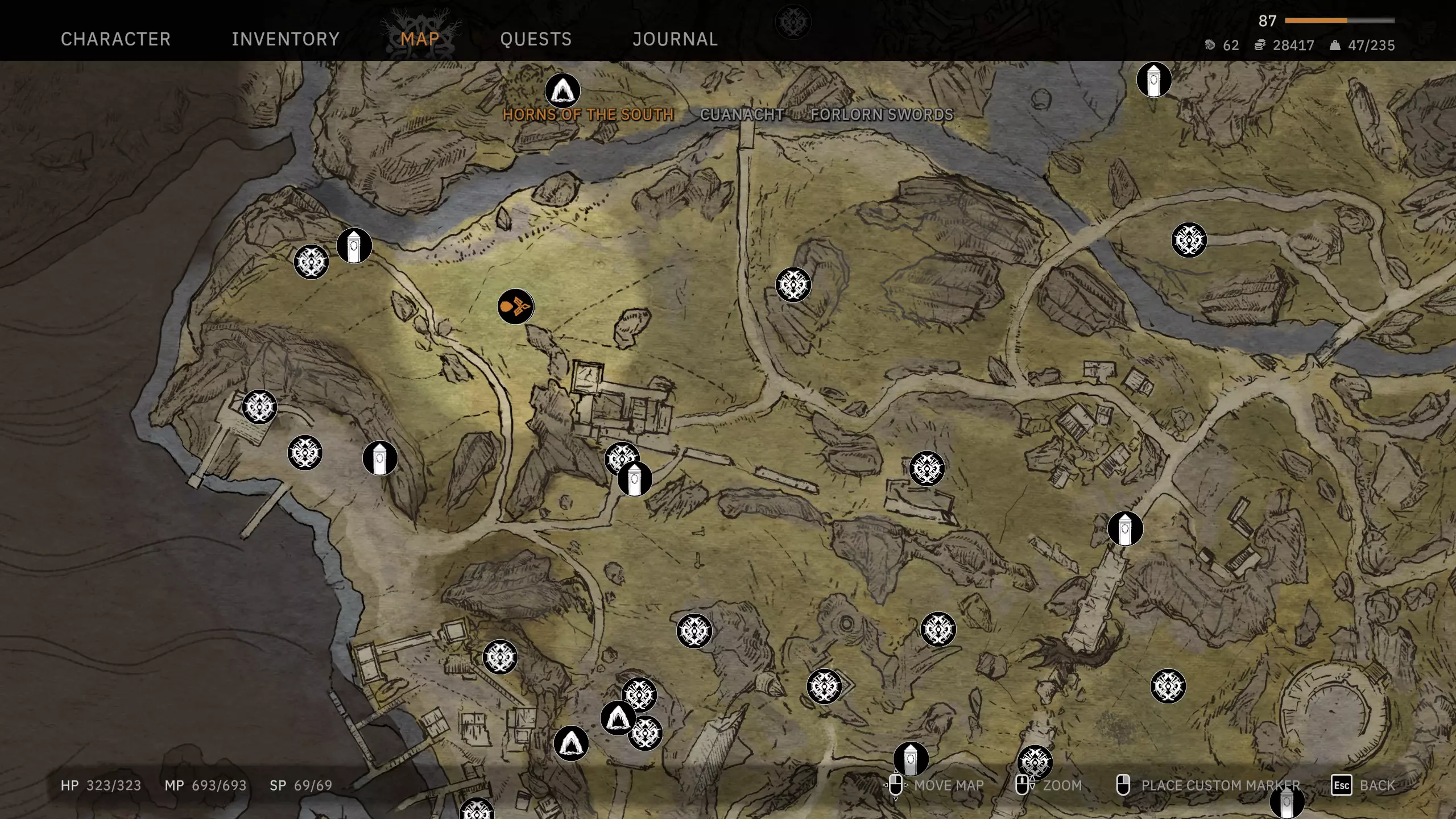The width and height of the screenshot is (1456, 819).
Task: Select the Horns of the South region
Action: click(588, 114)
